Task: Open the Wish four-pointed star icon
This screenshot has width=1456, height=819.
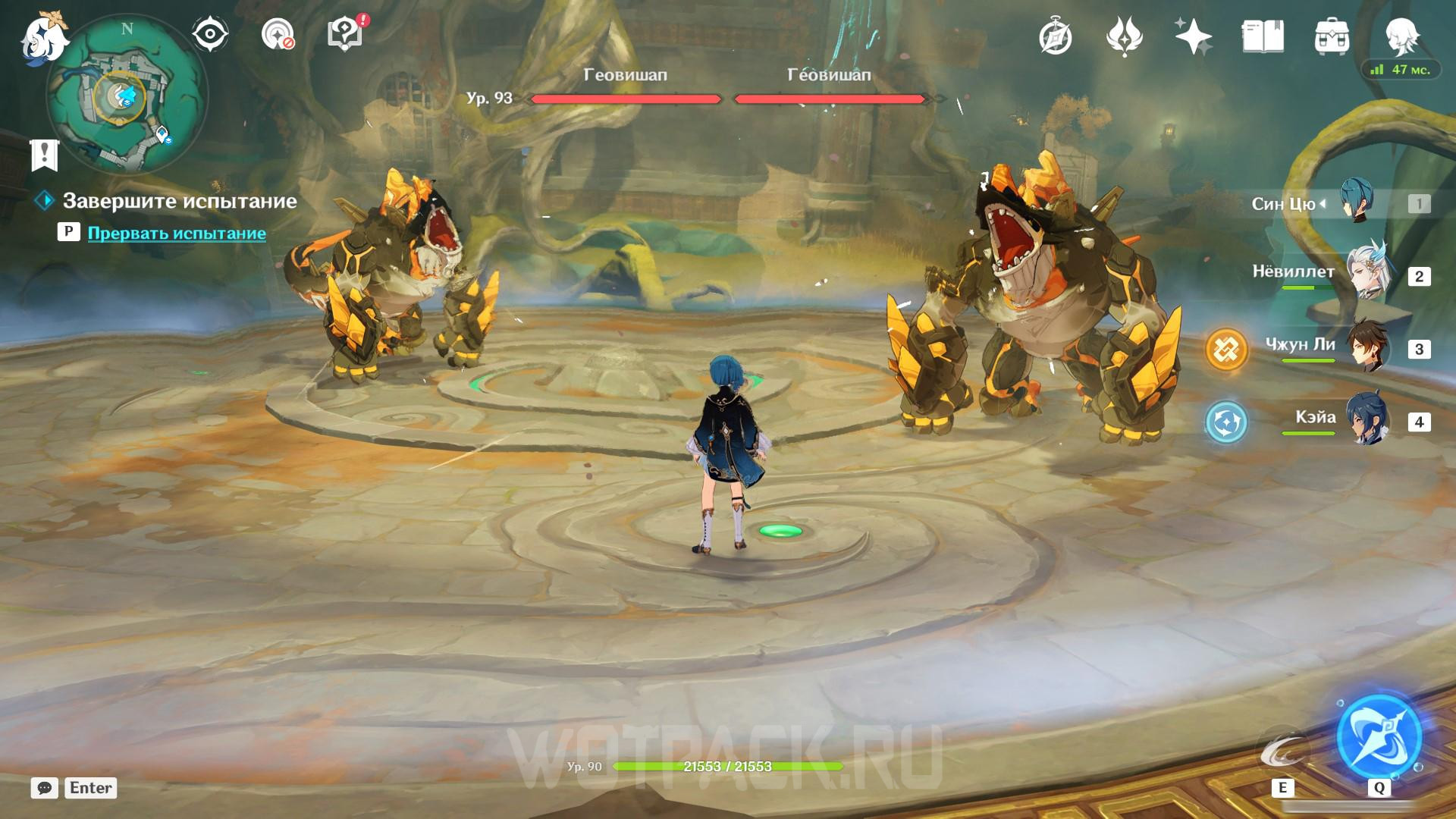Action: click(1192, 36)
